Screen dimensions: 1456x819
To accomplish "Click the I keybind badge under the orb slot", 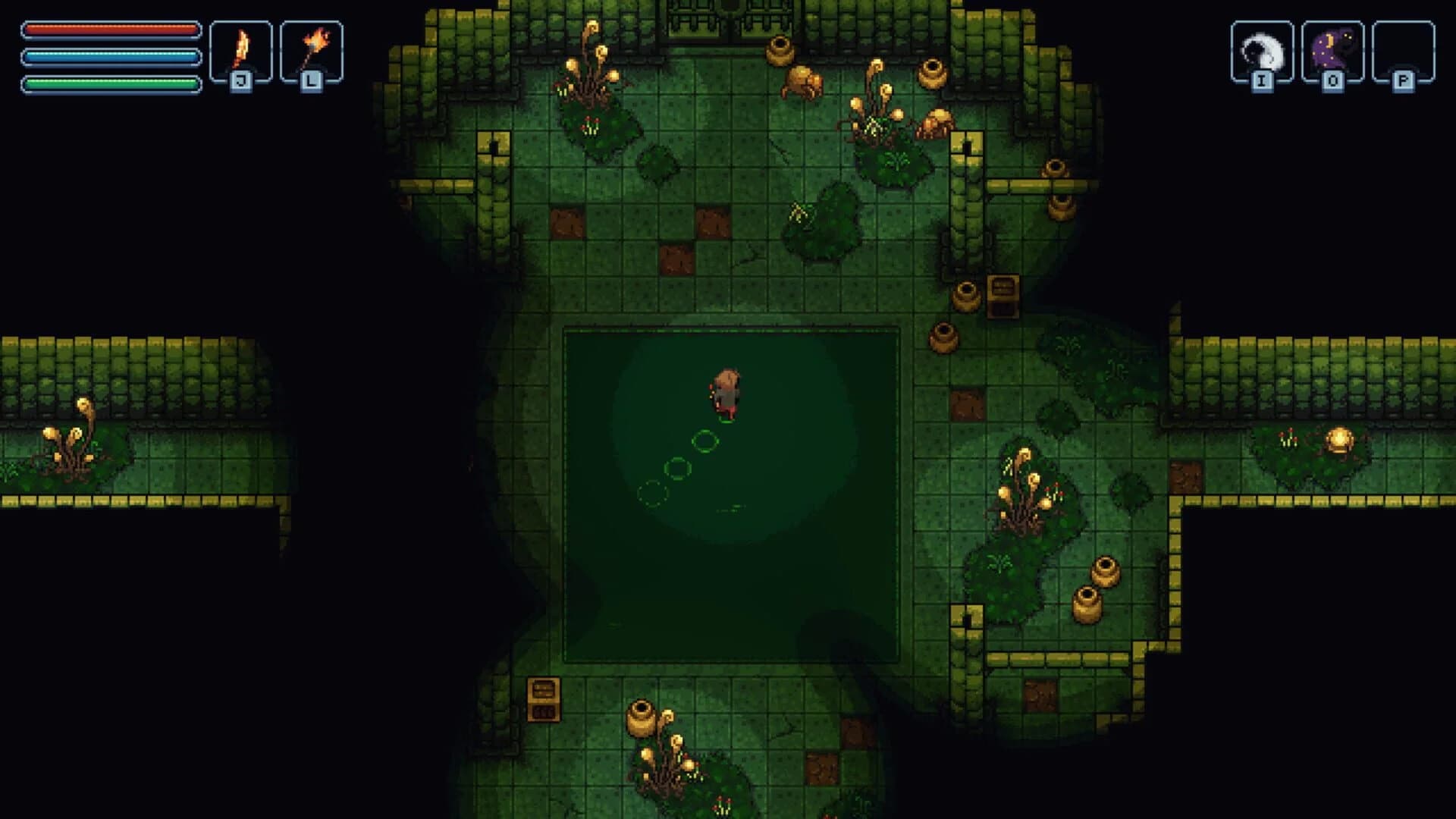I will [1260, 79].
